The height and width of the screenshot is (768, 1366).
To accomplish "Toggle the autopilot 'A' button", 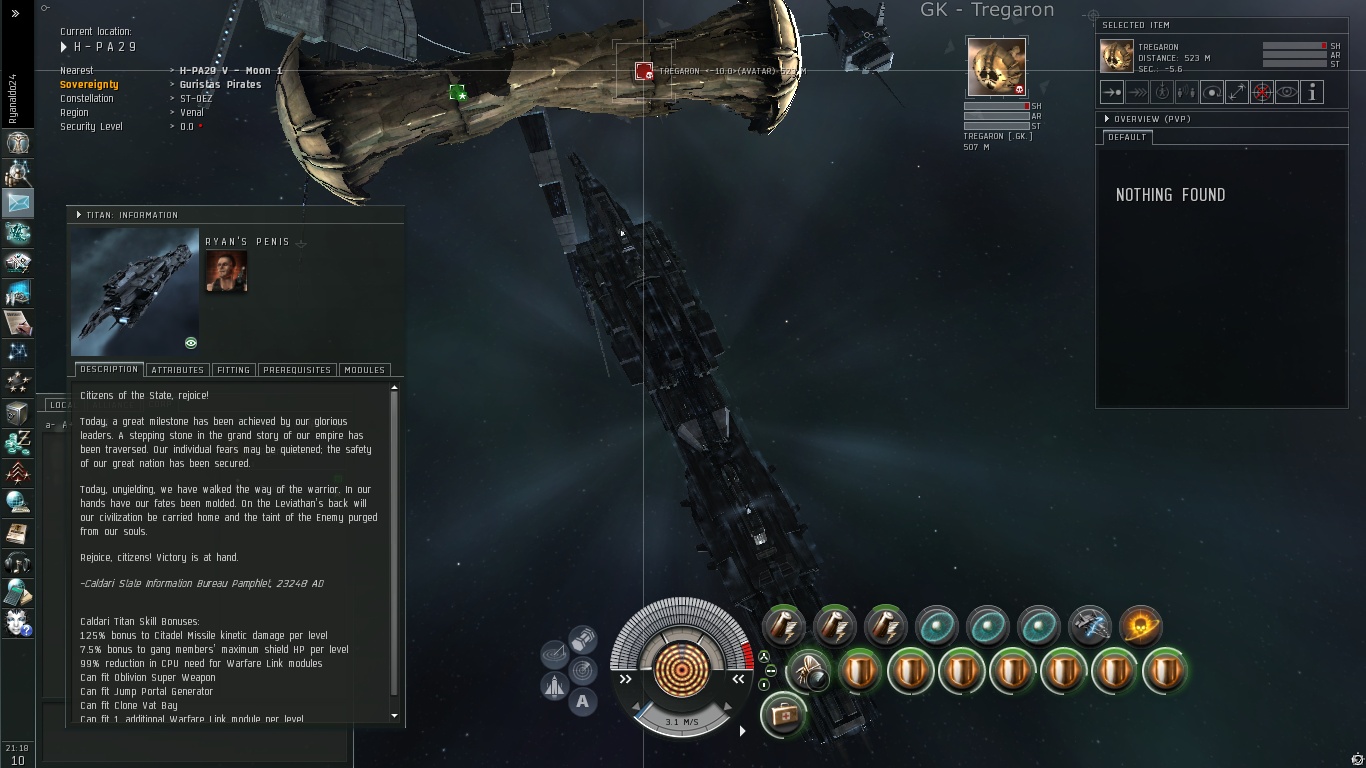I will pos(583,701).
